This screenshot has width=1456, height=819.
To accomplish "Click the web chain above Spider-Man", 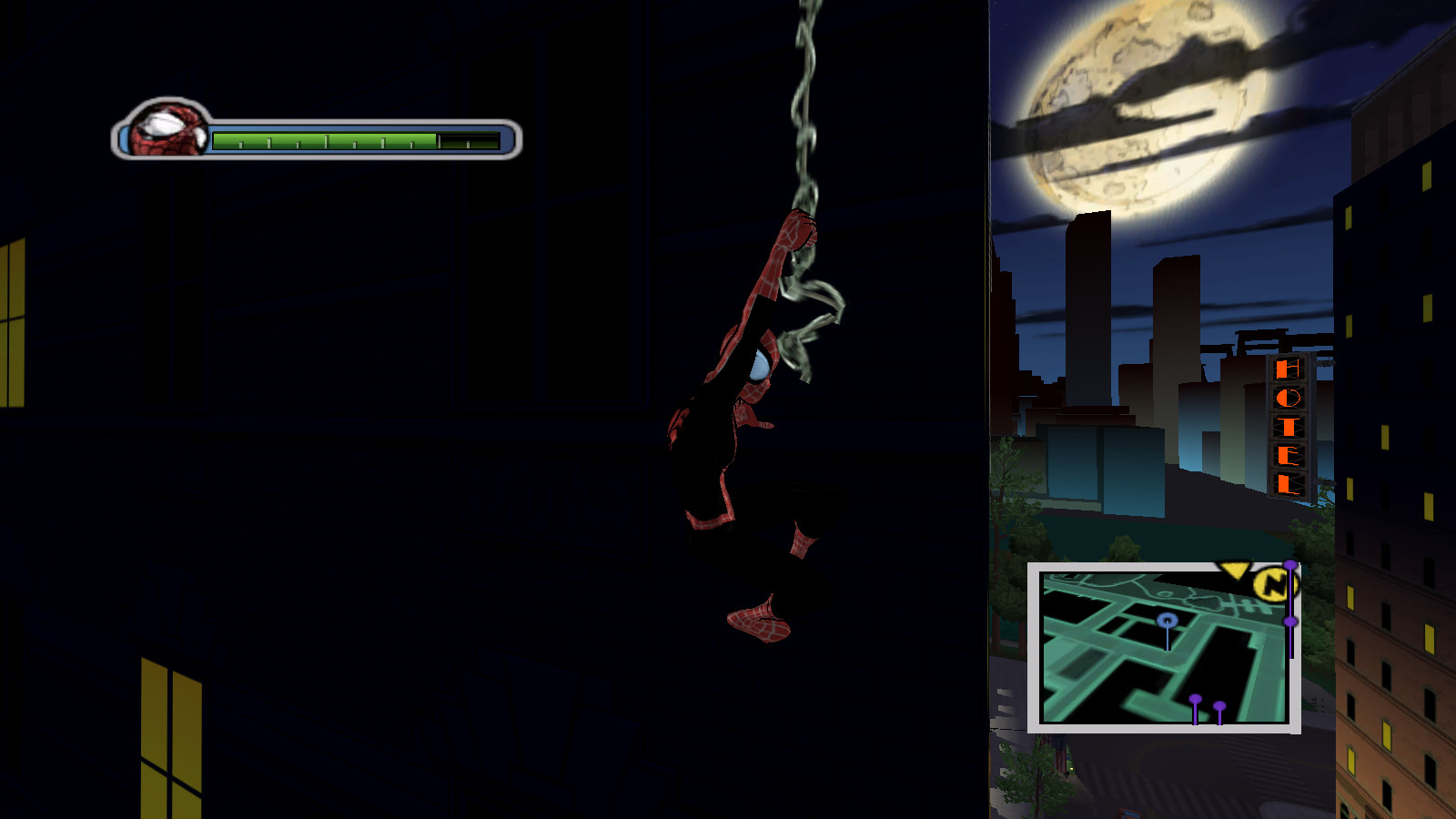I will [x=805, y=91].
